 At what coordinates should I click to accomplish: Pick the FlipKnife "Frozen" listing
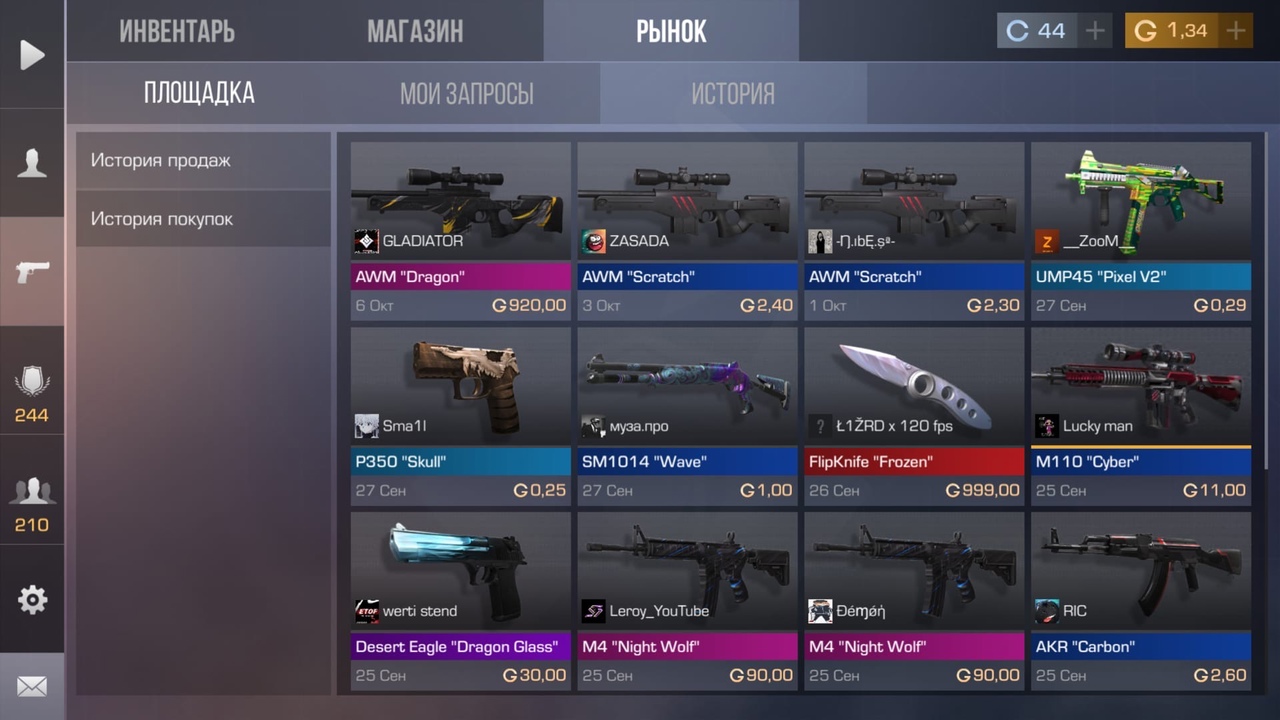point(914,415)
